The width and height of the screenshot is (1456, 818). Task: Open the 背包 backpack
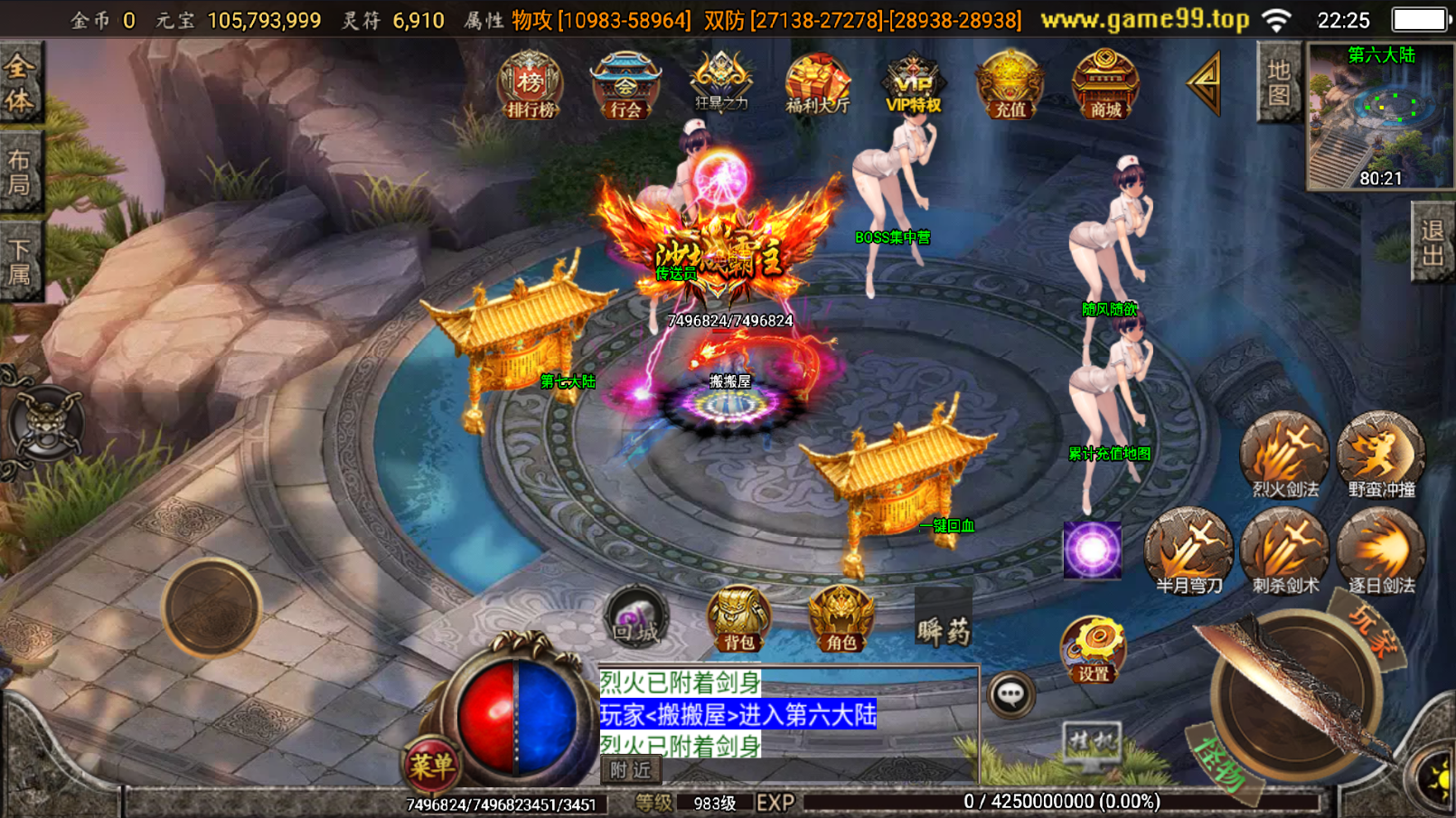[x=738, y=620]
